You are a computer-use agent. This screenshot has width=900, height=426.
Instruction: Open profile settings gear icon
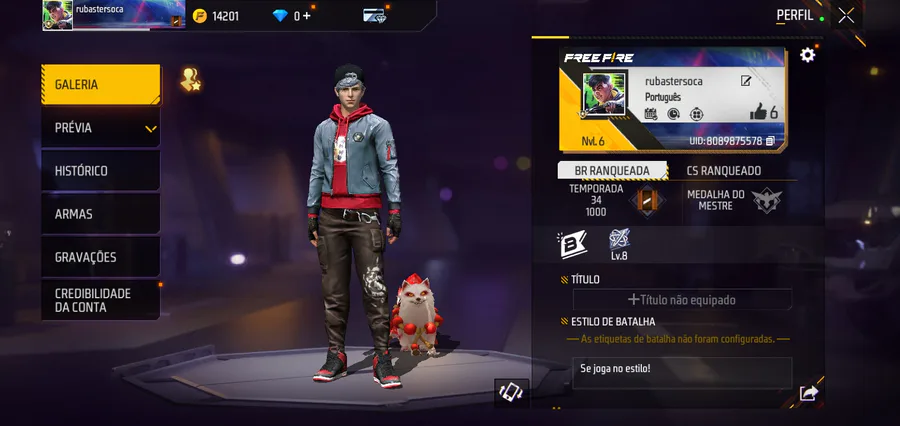(x=807, y=55)
